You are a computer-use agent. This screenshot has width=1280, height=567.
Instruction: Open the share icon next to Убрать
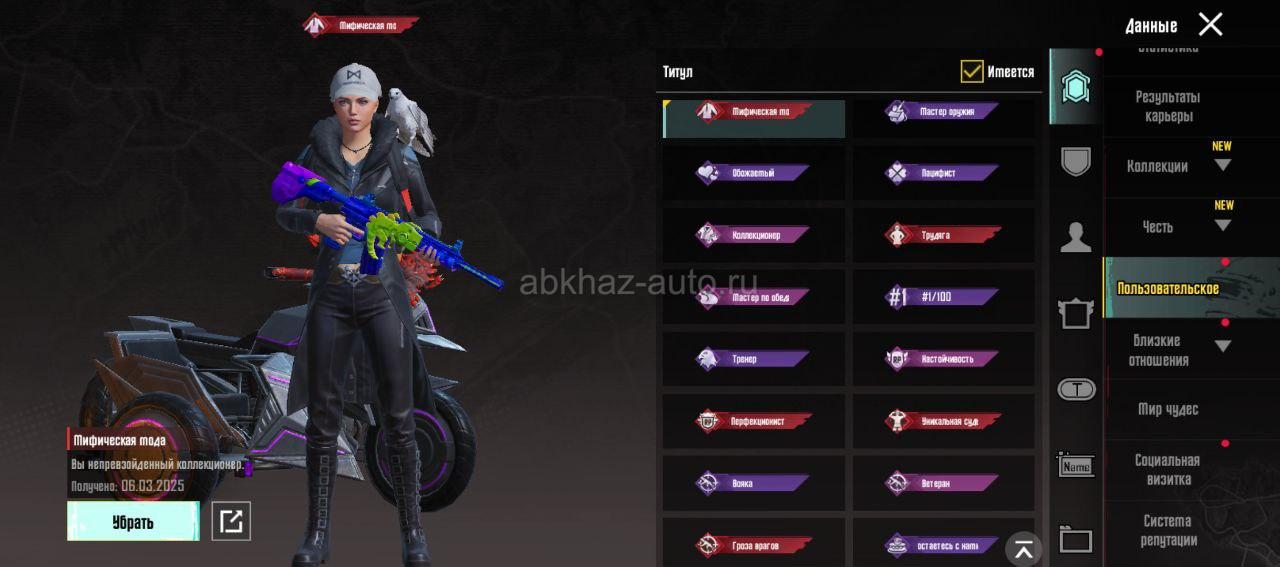(x=231, y=521)
